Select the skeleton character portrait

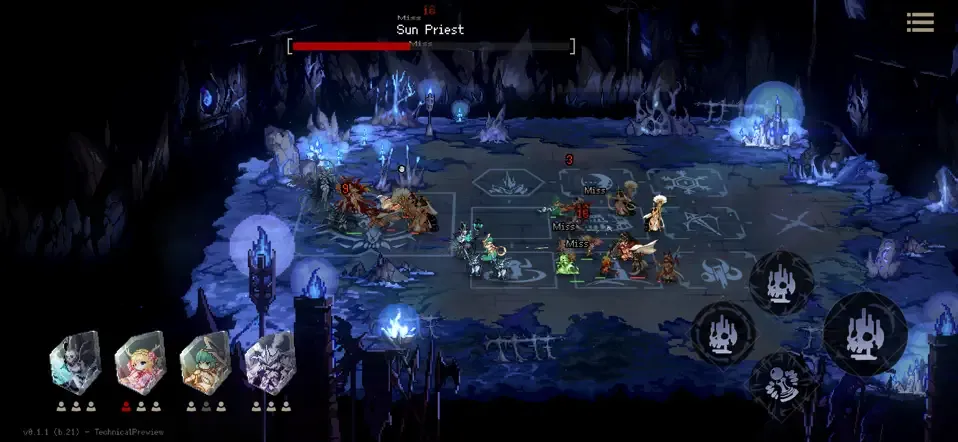coord(75,362)
